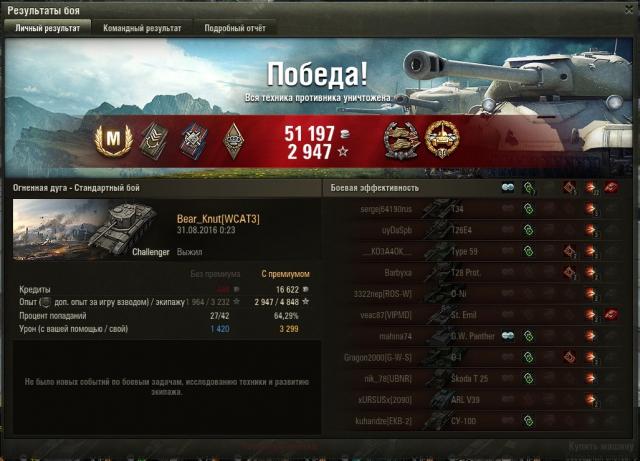This screenshot has height=461, width=640.
Task: Inspect the round gold medal
Action: click(441, 139)
